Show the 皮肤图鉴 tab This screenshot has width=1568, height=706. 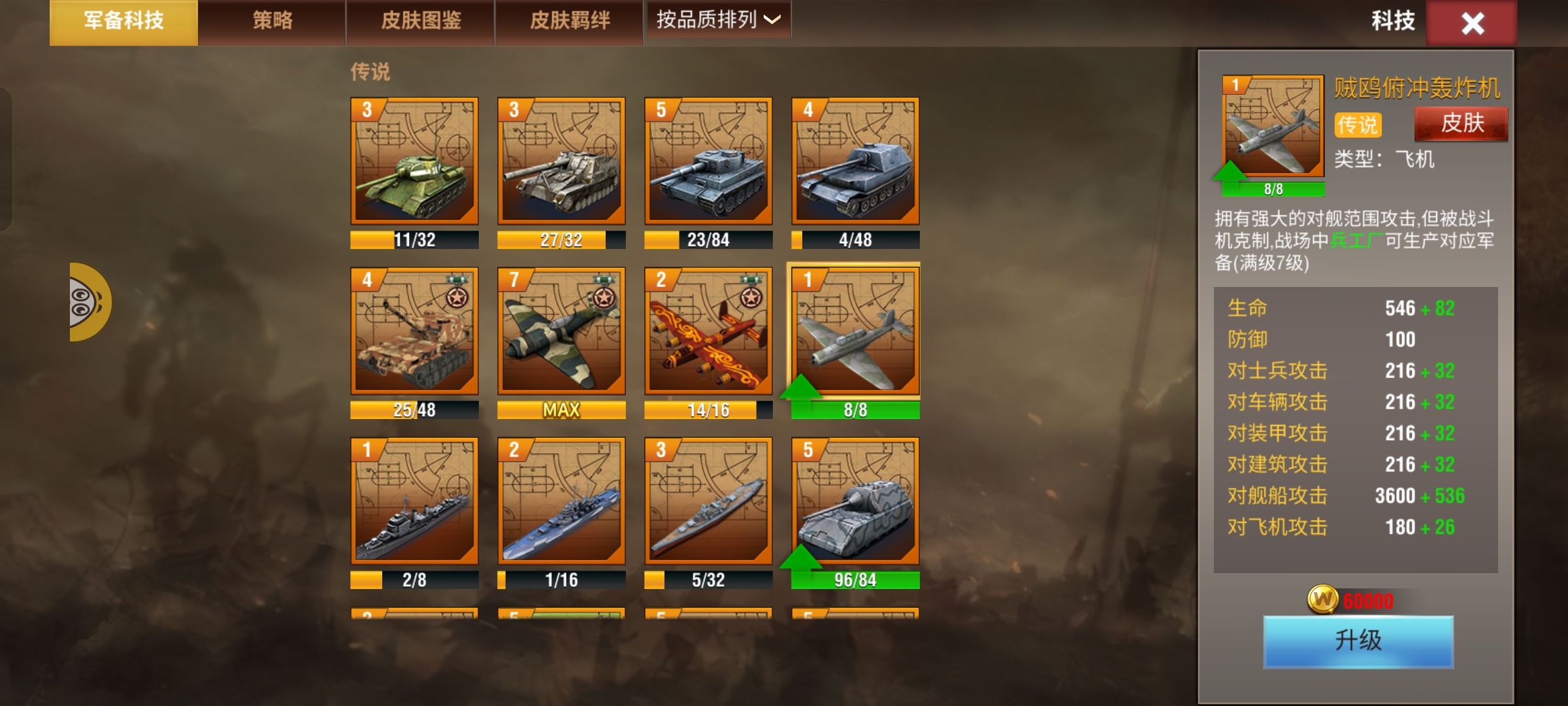click(421, 22)
